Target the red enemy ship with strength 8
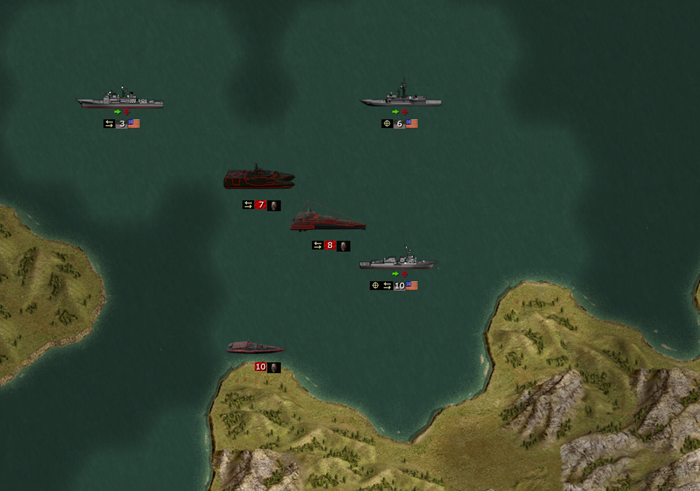The image size is (700, 491). coord(327,221)
